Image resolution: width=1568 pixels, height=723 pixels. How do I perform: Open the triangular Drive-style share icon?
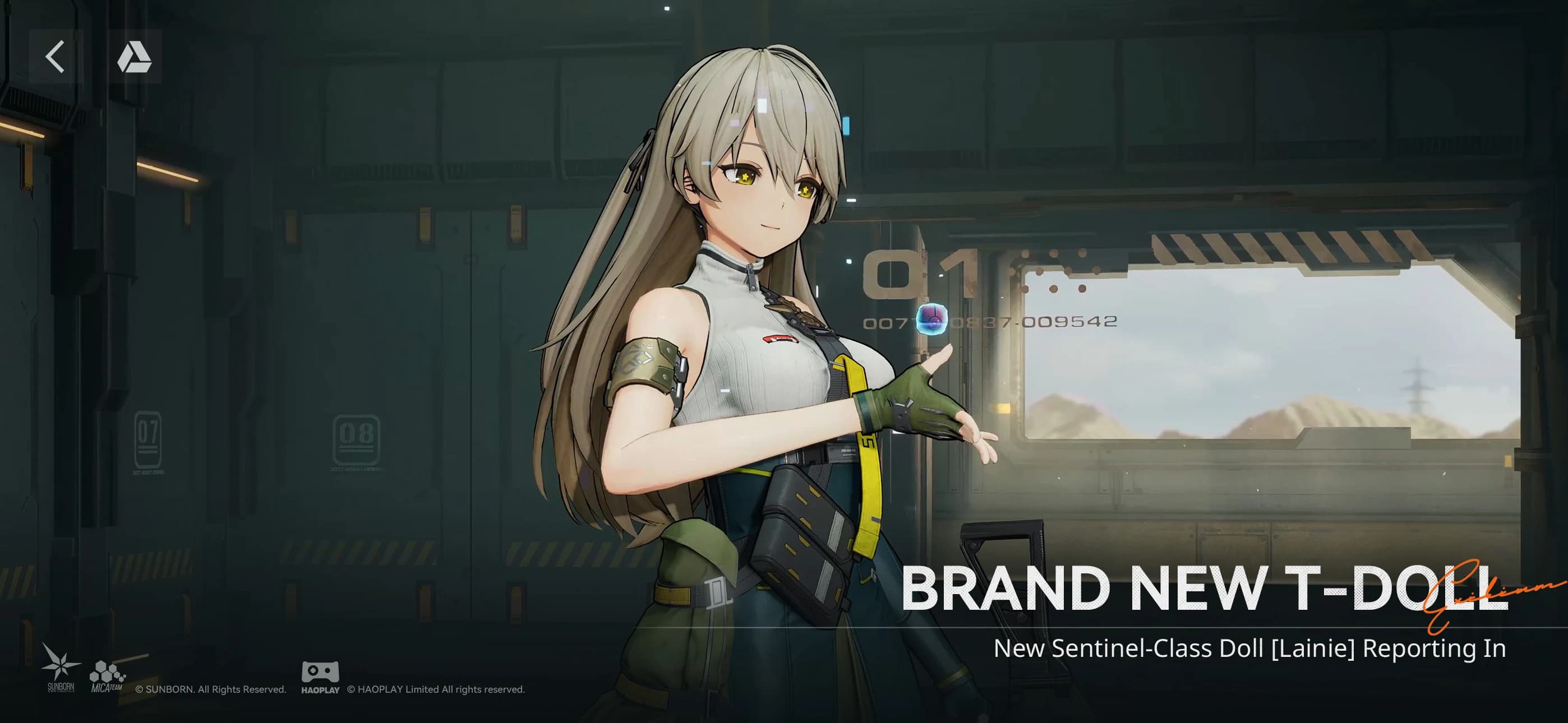tap(135, 58)
